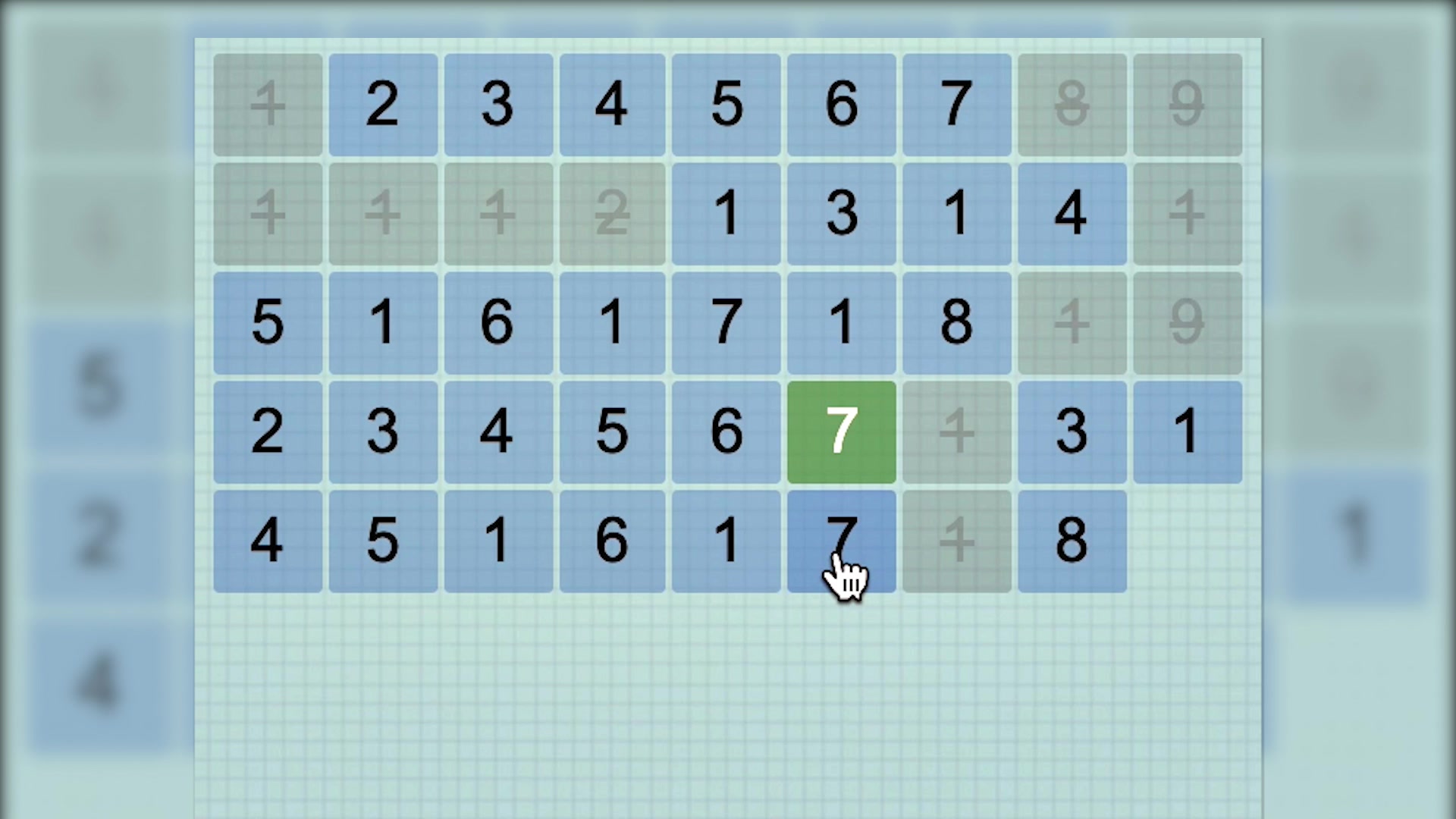Deselect the green highlighted 7 tile
Viewport: 1456px width, 819px height.
(x=841, y=431)
